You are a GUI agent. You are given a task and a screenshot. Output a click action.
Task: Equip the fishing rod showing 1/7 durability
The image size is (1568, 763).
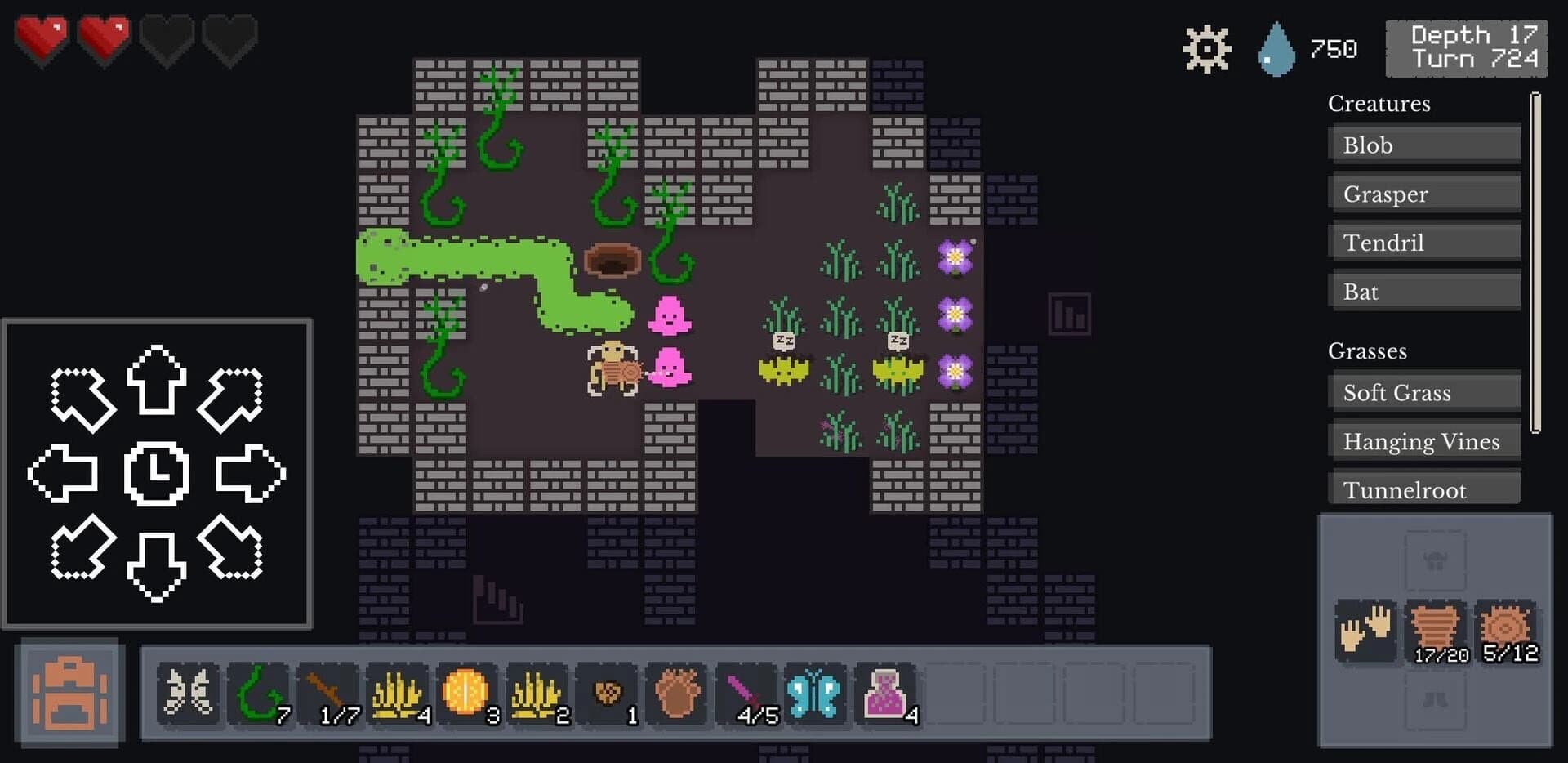[x=327, y=694]
